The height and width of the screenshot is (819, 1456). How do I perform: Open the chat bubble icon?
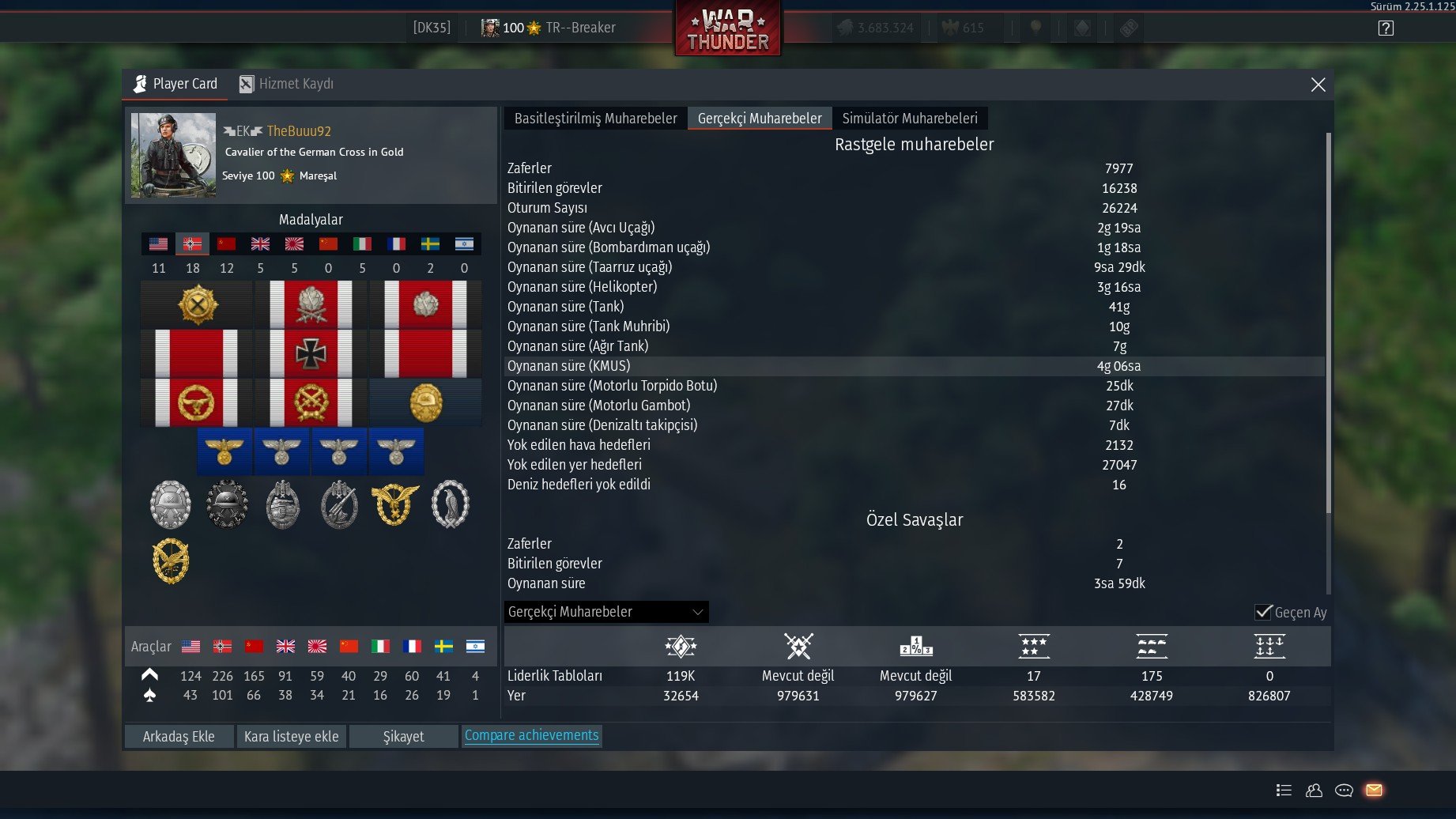[1344, 790]
